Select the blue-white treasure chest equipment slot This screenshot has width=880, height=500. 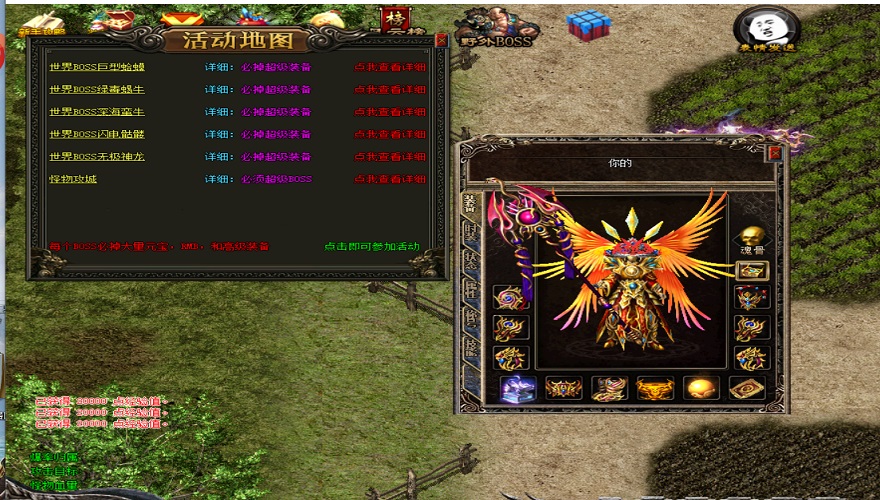pos(518,388)
